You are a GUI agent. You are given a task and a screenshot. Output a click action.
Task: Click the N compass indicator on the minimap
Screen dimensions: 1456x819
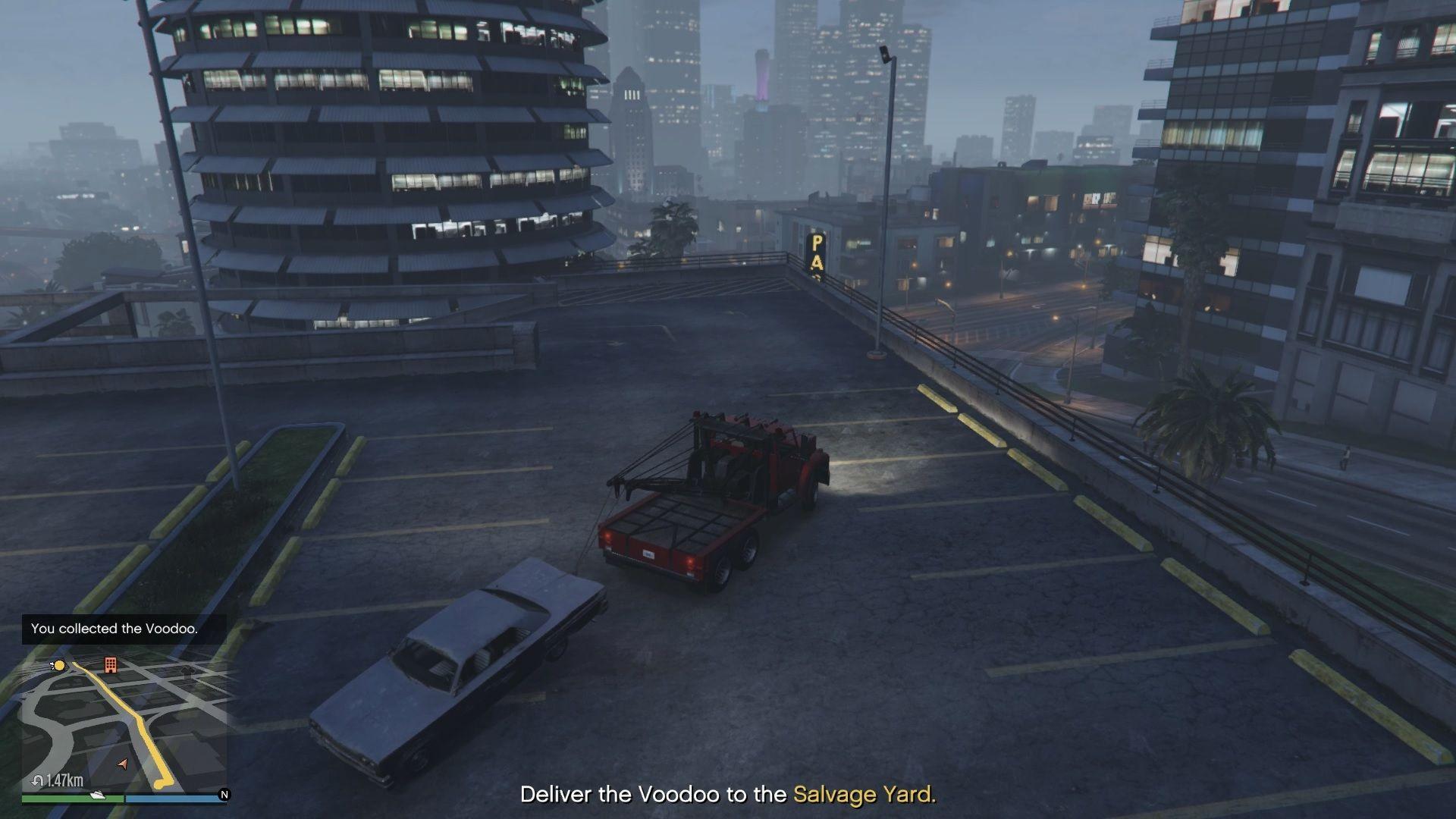click(224, 795)
